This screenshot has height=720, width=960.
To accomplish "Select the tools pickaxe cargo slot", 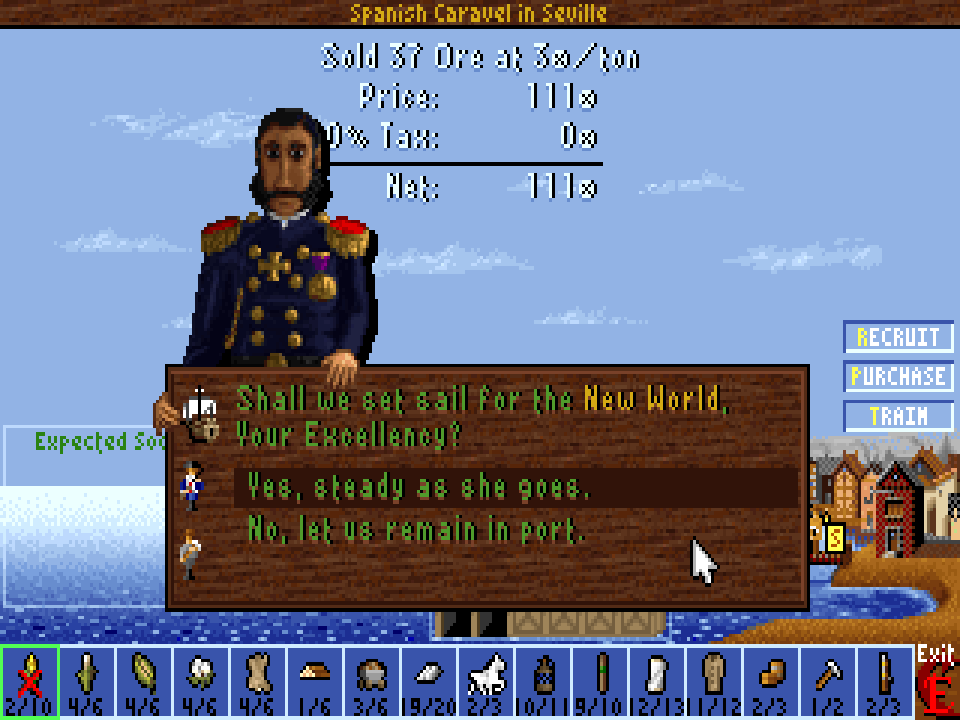I will pos(827,681).
